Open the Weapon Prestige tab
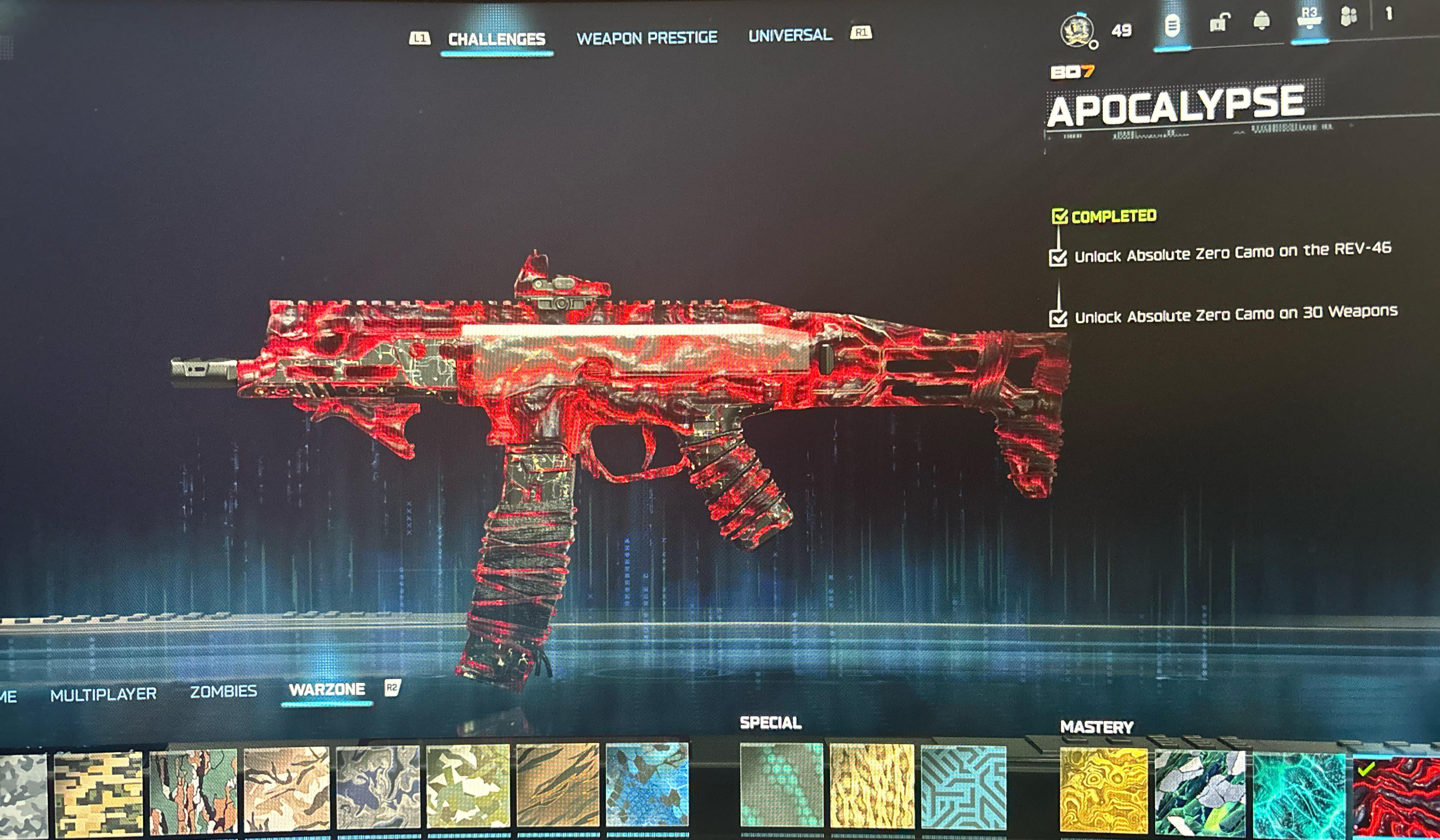Viewport: 1440px width, 840px height. 646,38
